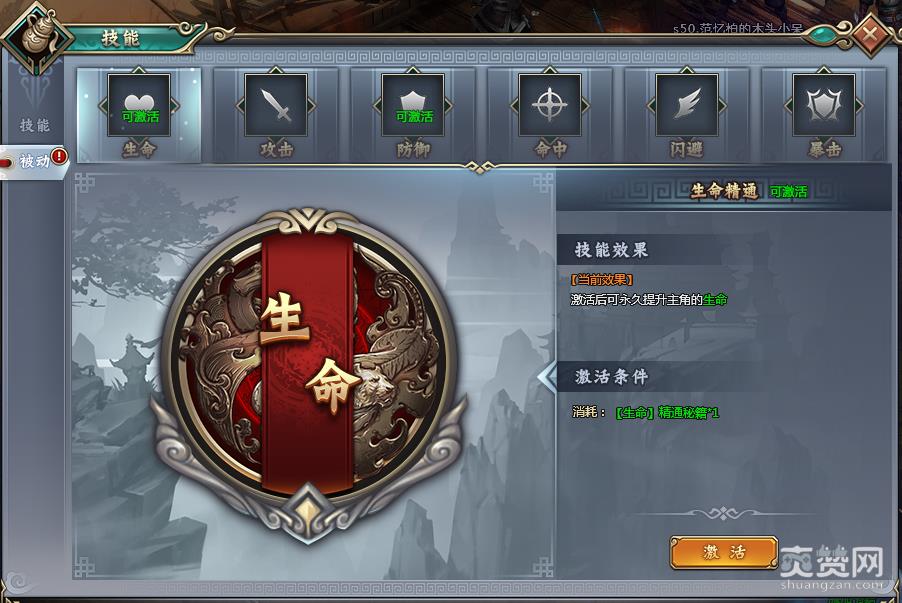The height and width of the screenshot is (603, 902).
Task: Select the 防御 defense skill icon
Action: tap(413, 106)
